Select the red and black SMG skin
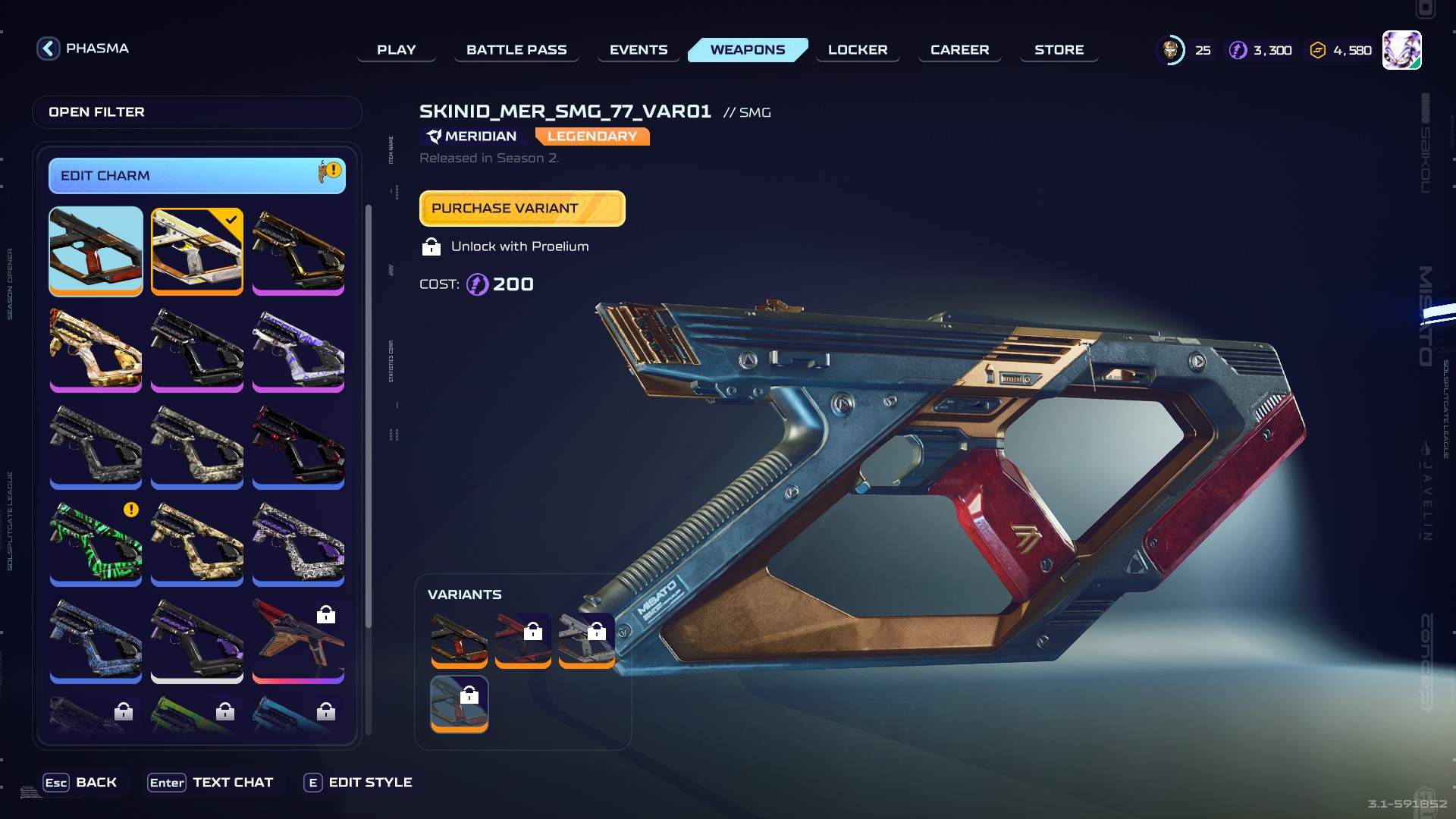Screen dimensions: 1456x819 click(298, 445)
